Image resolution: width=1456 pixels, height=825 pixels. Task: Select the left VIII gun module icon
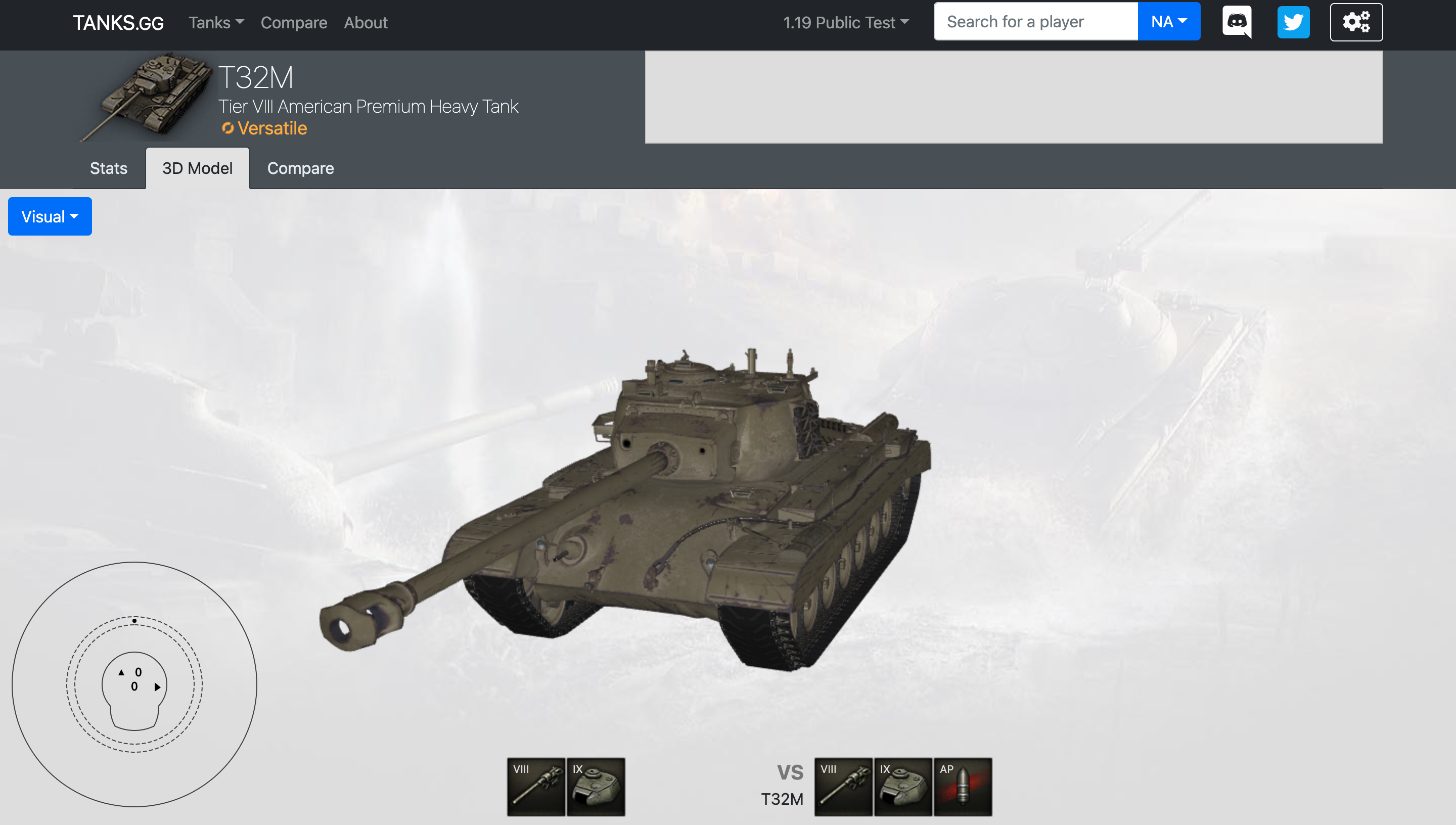point(535,787)
